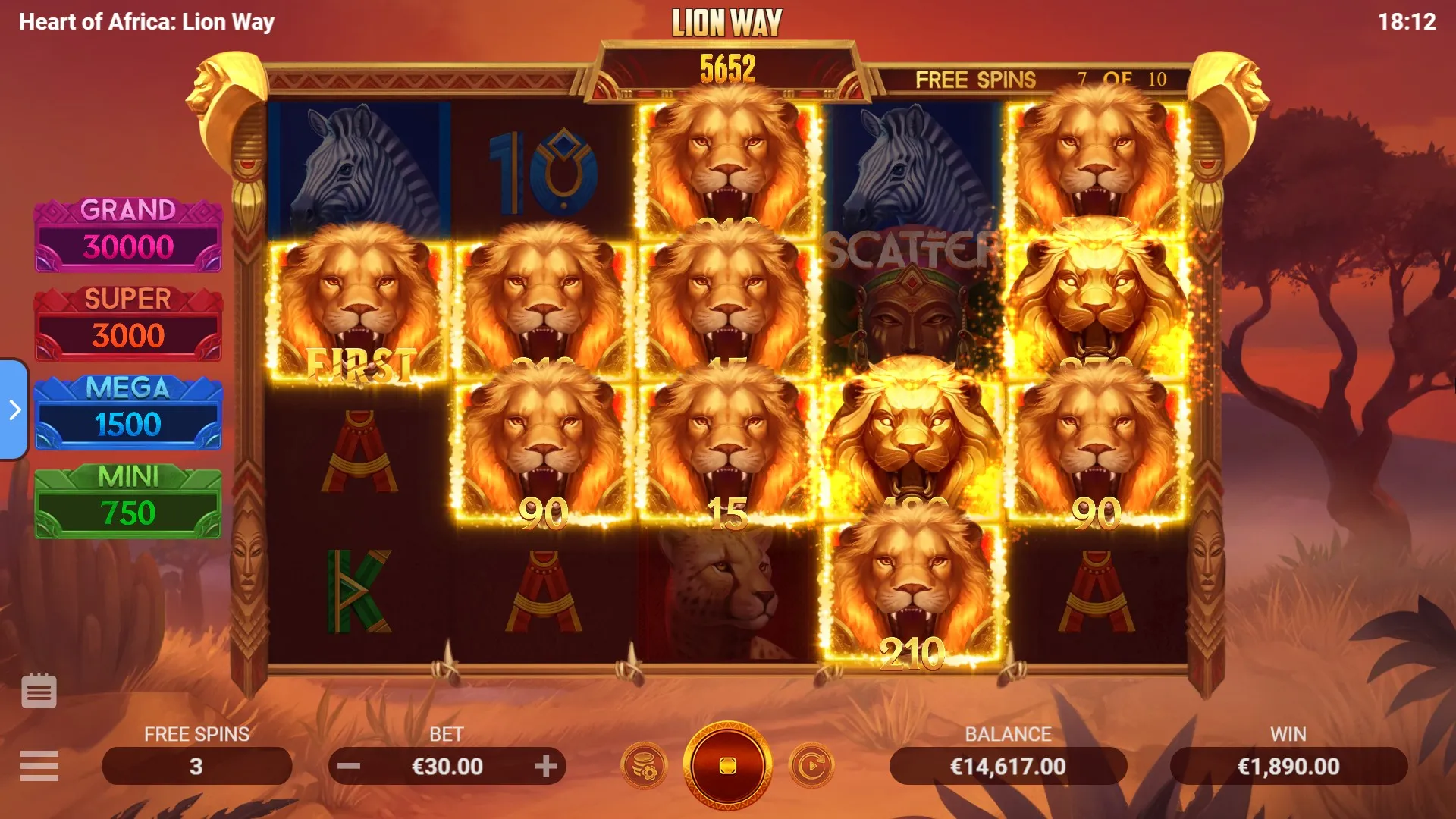
Task: Expand the blue side panel arrow
Action: [x=14, y=410]
